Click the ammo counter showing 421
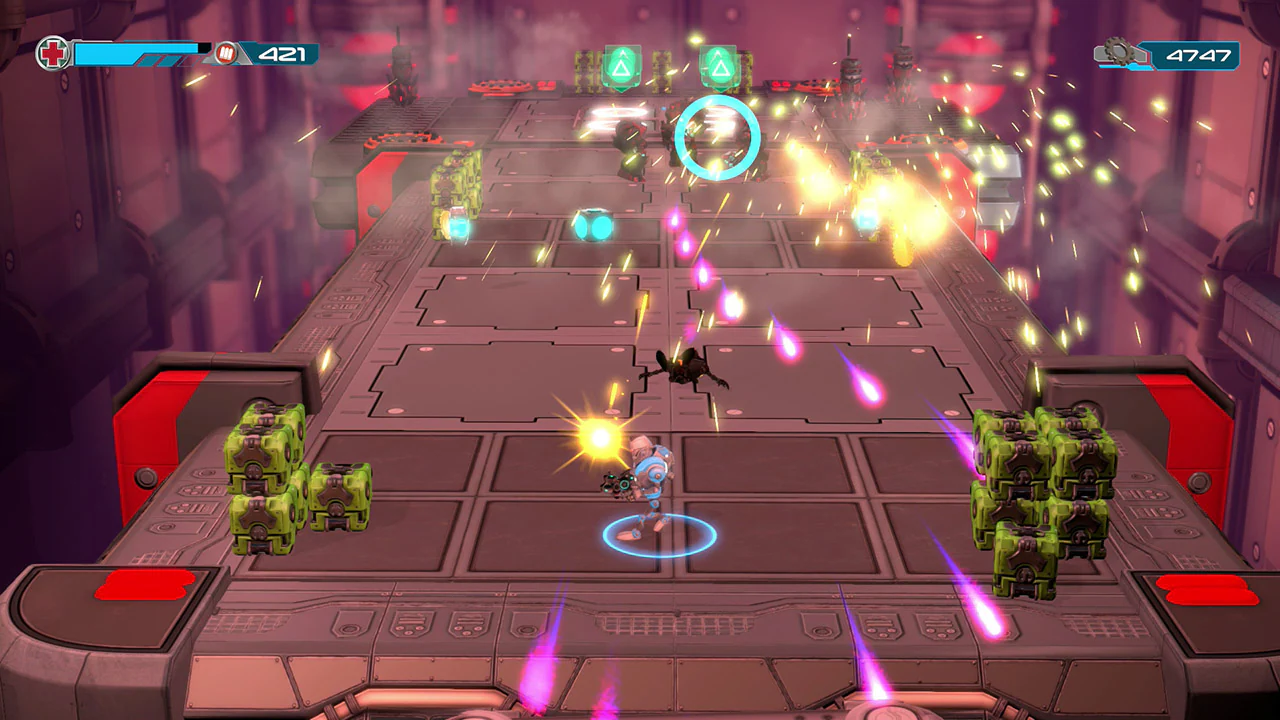This screenshot has width=1280, height=720. (x=285, y=55)
